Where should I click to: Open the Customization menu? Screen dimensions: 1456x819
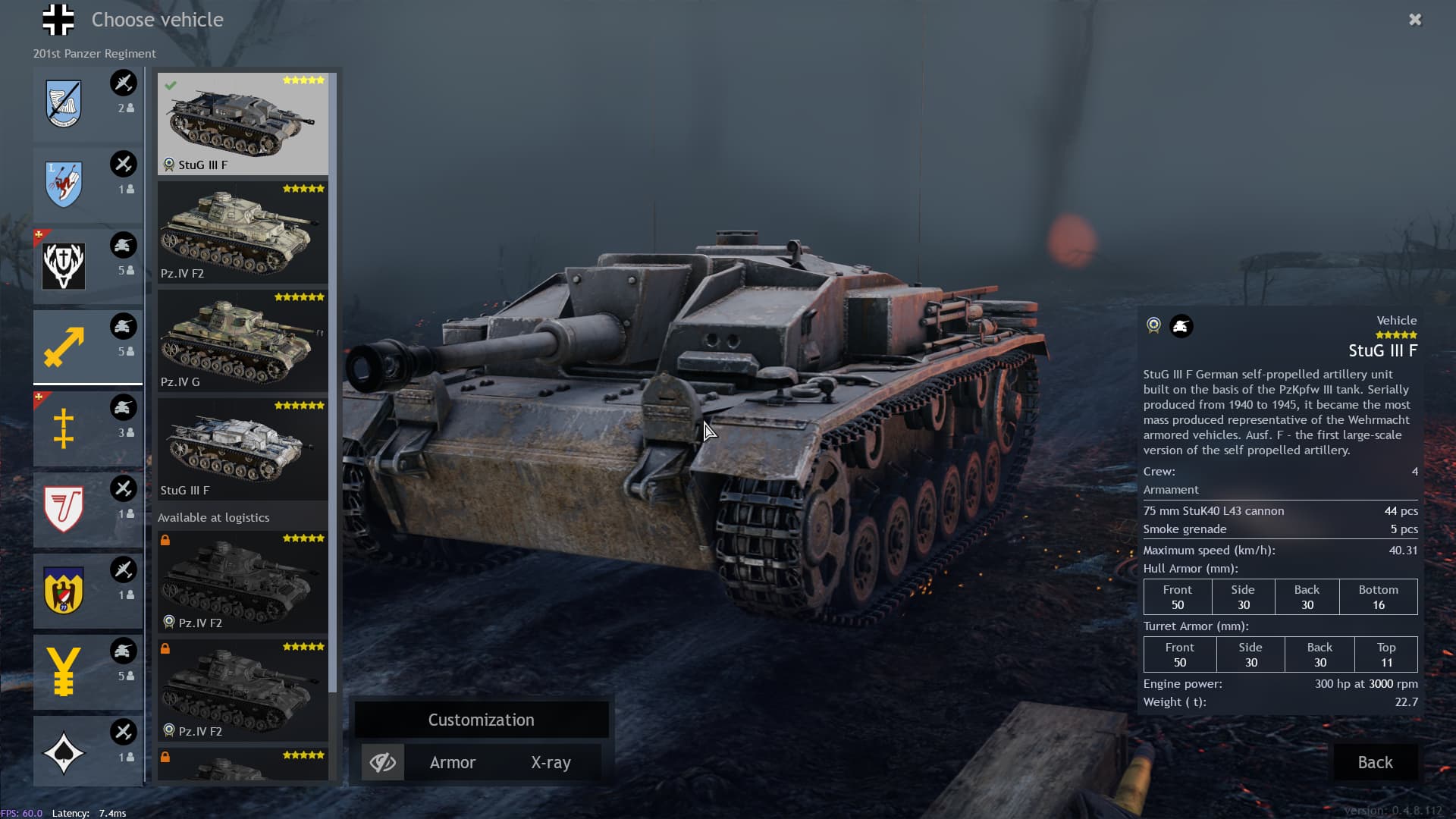[482, 720]
